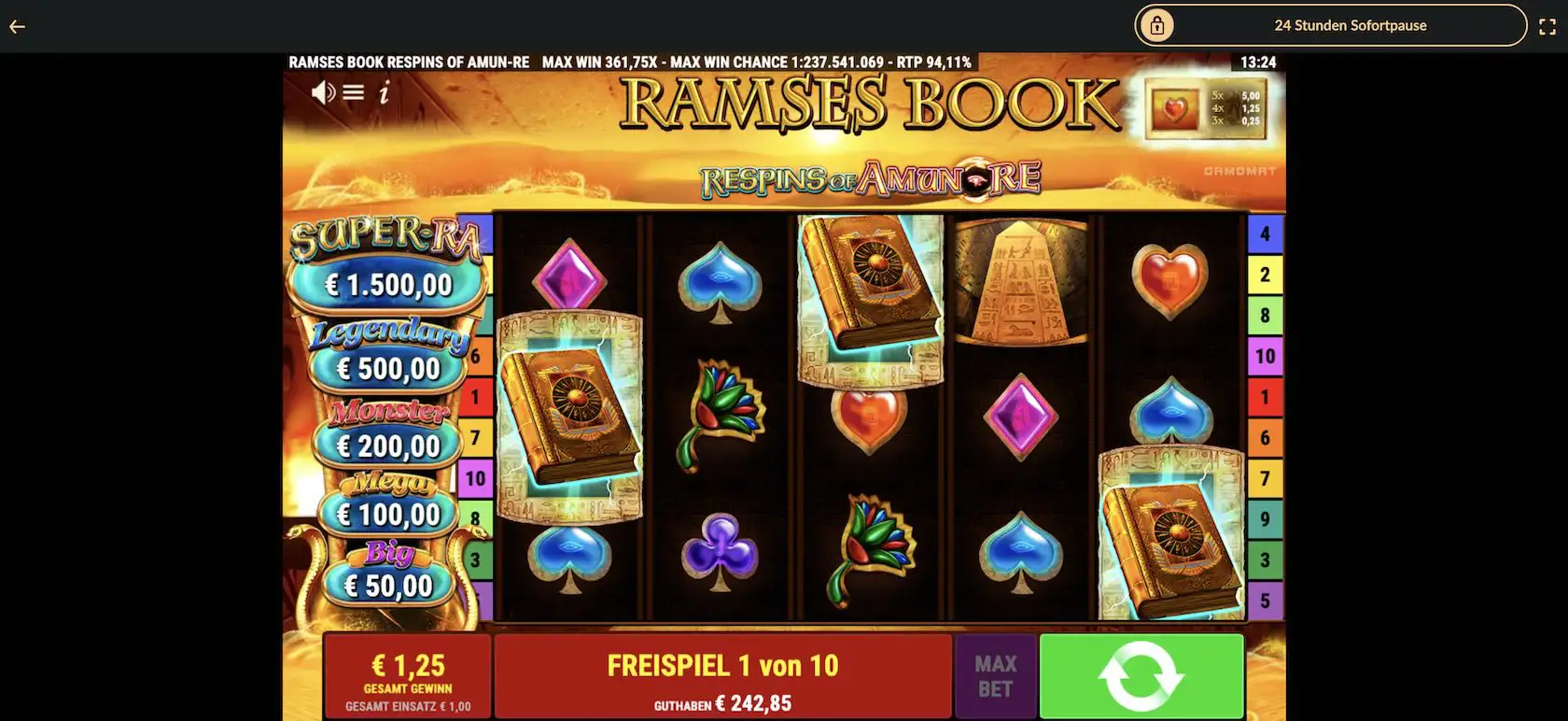Enable MAX BET

[996, 674]
